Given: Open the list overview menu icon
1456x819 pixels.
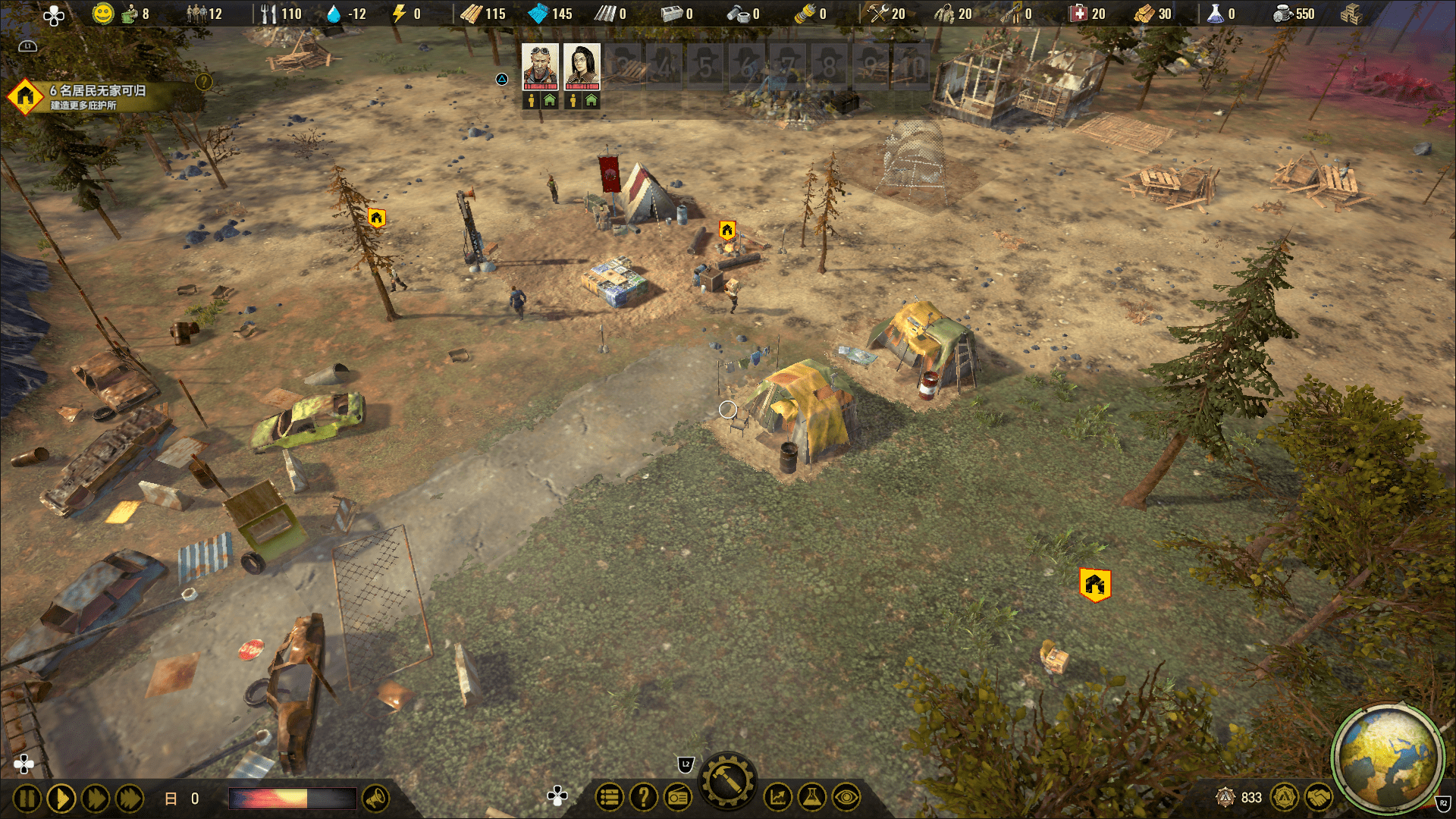Looking at the screenshot, I should (x=609, y=797).
